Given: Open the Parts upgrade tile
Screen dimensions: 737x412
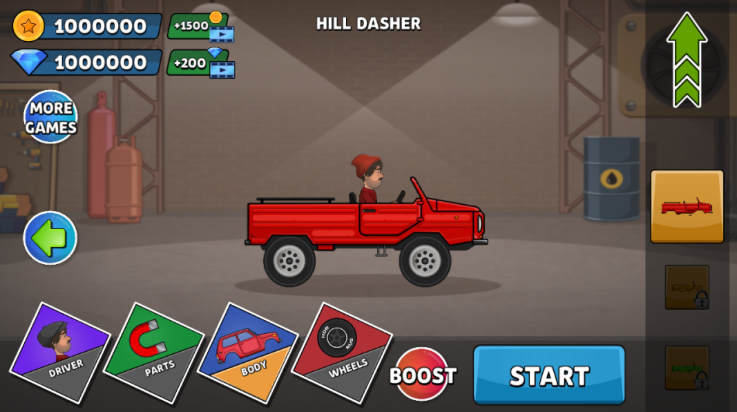Looking at the screenshot, I should [x=153, y=352].
